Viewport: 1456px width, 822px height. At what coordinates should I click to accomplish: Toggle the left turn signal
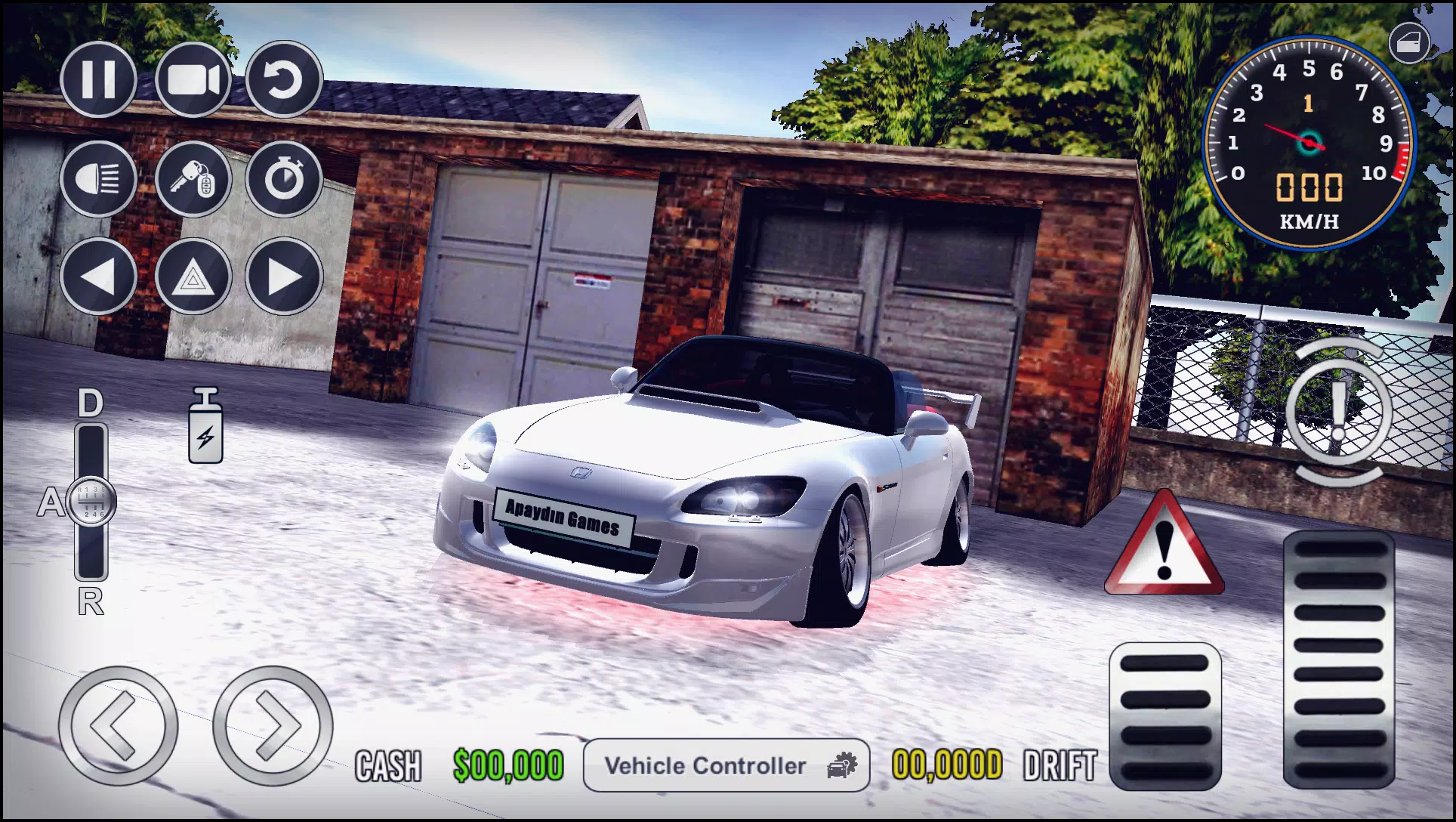(99, 278)
